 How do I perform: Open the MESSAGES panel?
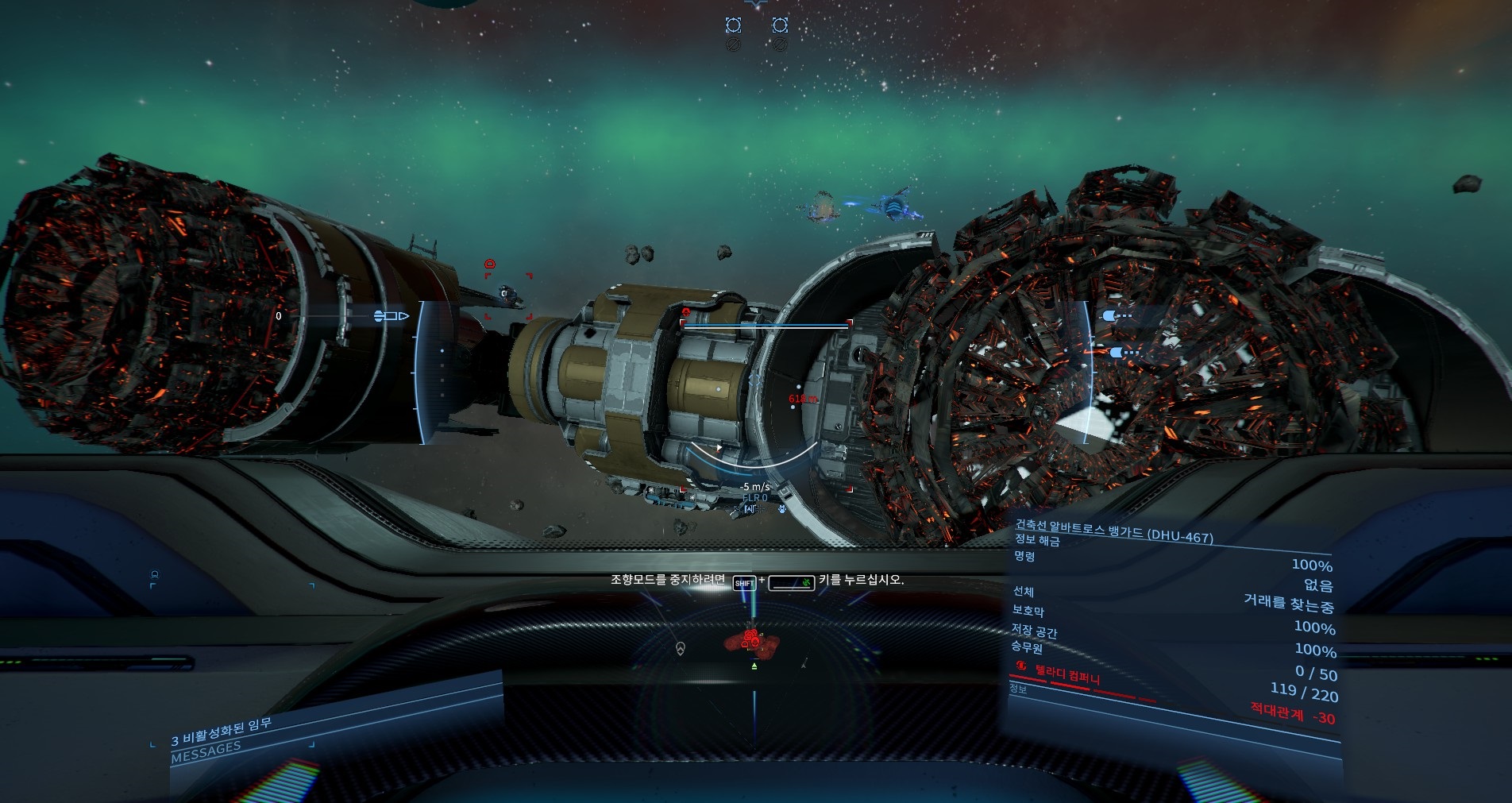point(206,751)
